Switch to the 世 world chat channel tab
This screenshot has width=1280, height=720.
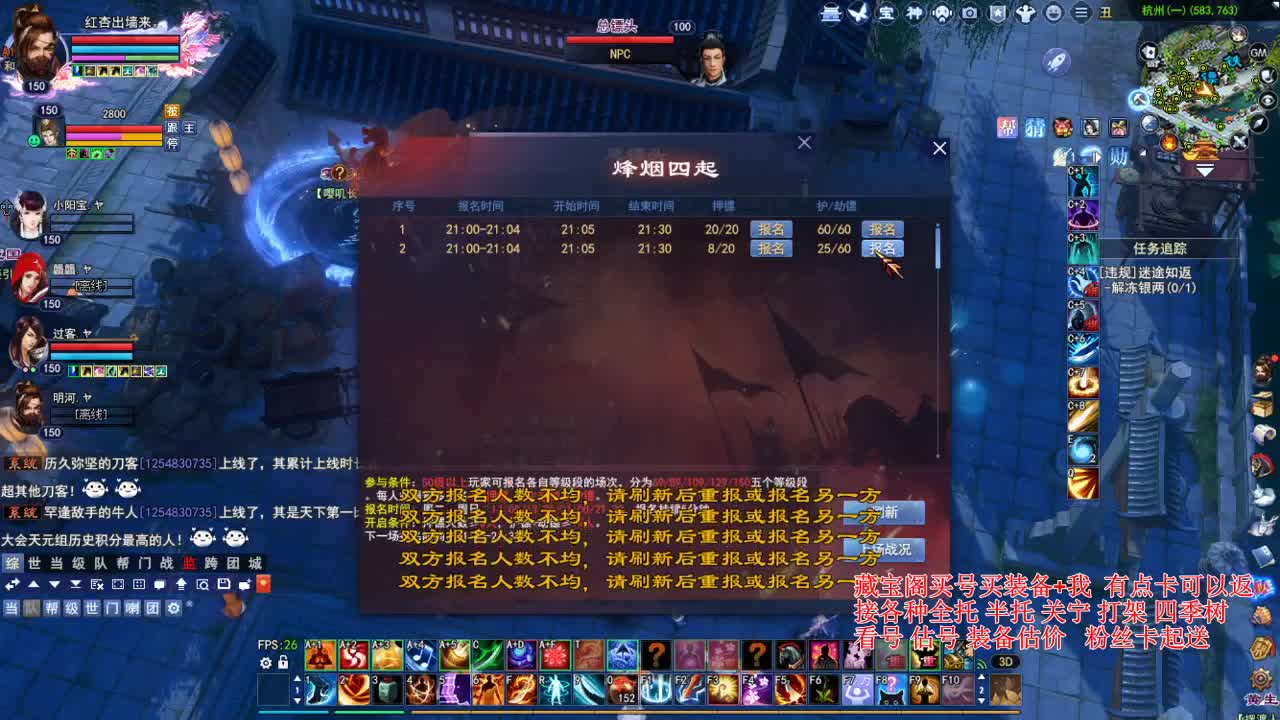[x=35, y=563]
